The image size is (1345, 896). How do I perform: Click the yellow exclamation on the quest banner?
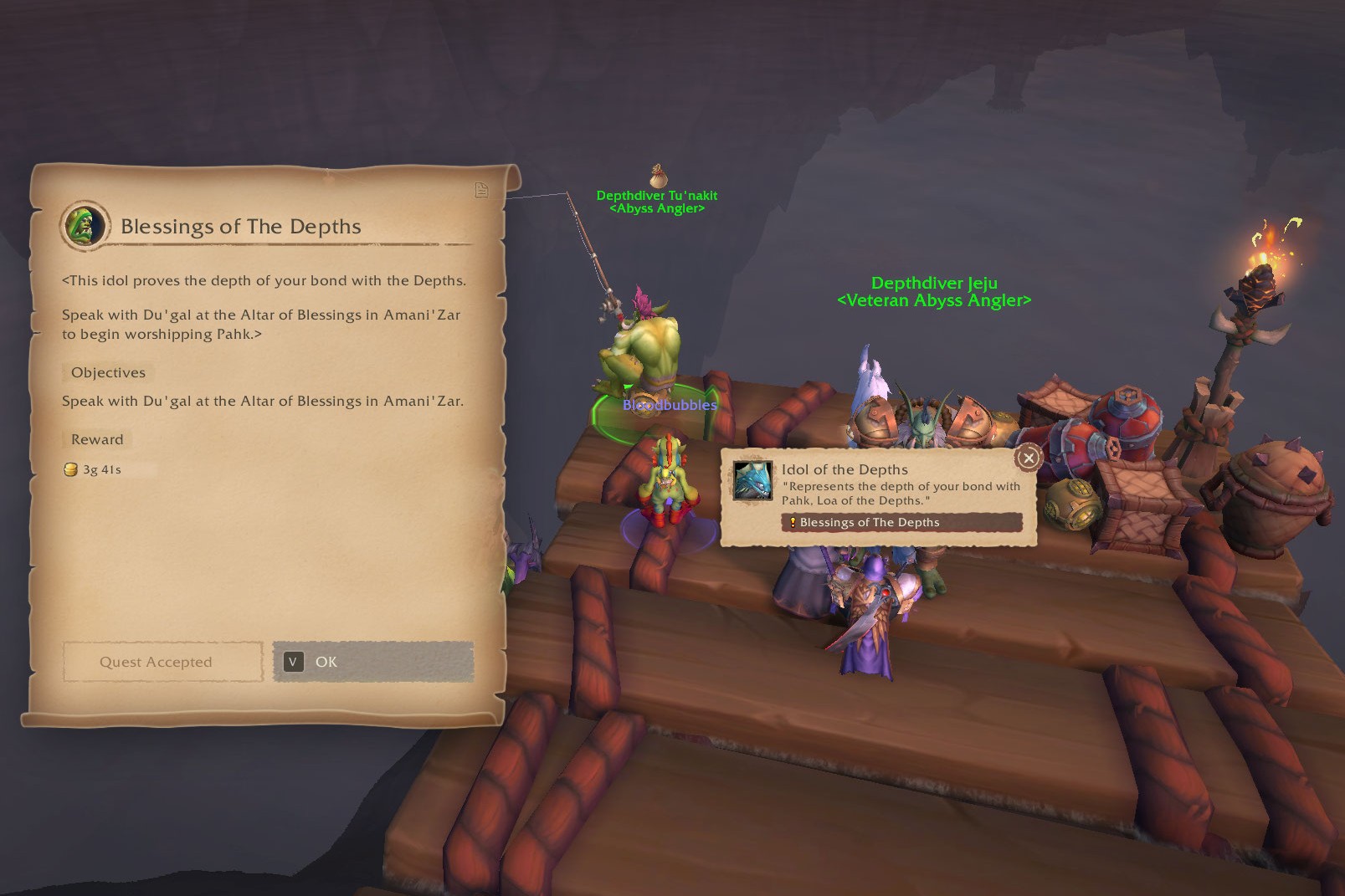tap(793, 522)
